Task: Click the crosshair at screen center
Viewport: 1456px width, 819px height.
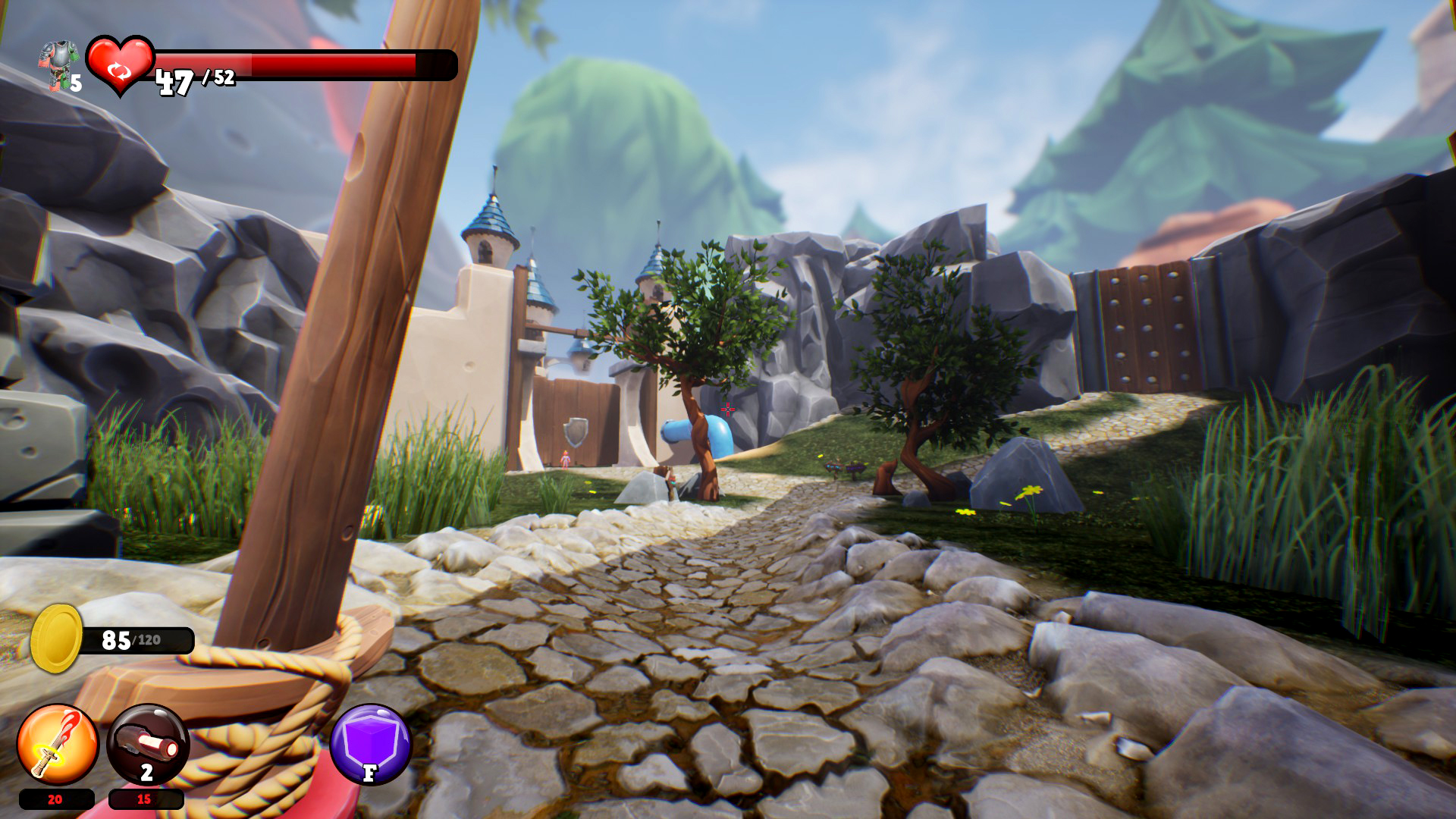Action: click(728, 409)
